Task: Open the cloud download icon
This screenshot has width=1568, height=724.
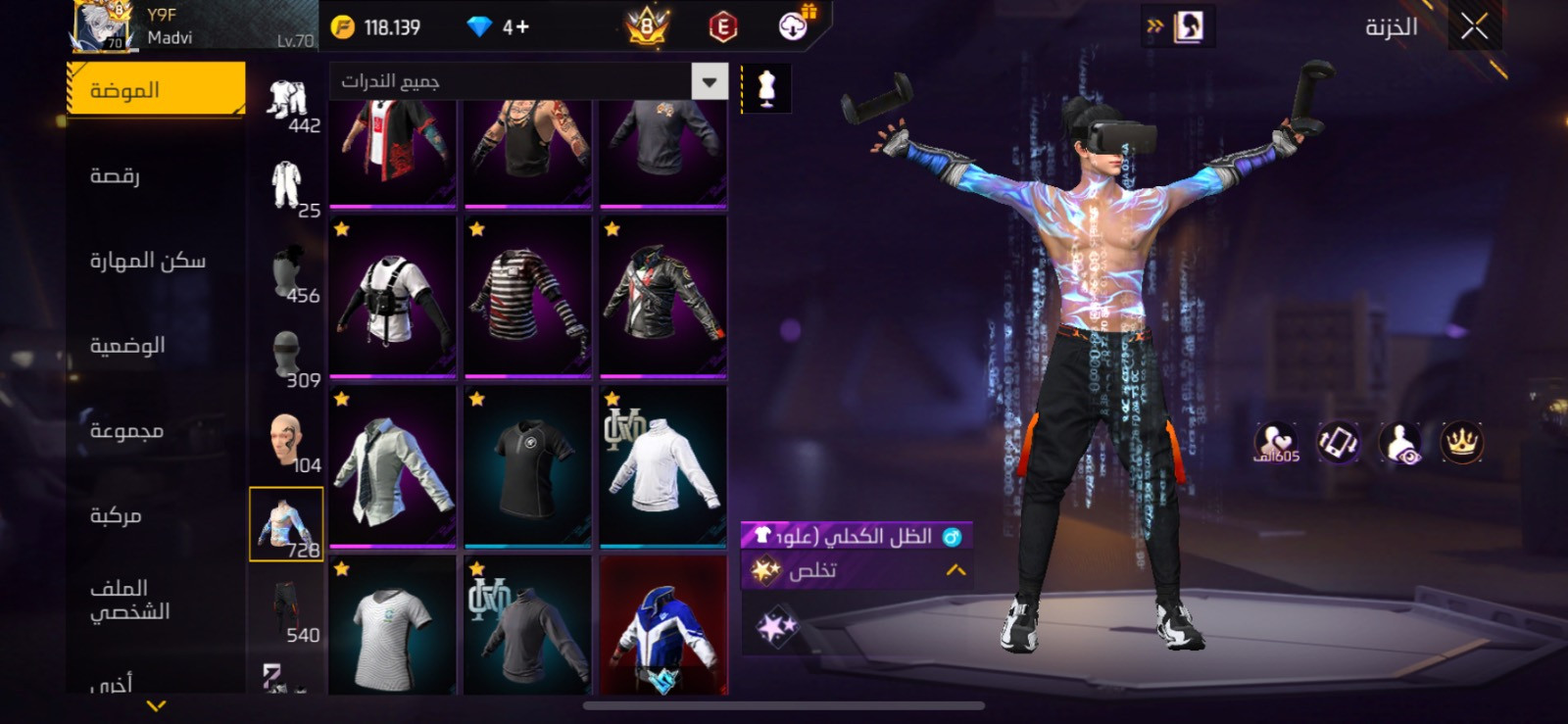Action: 794,26
